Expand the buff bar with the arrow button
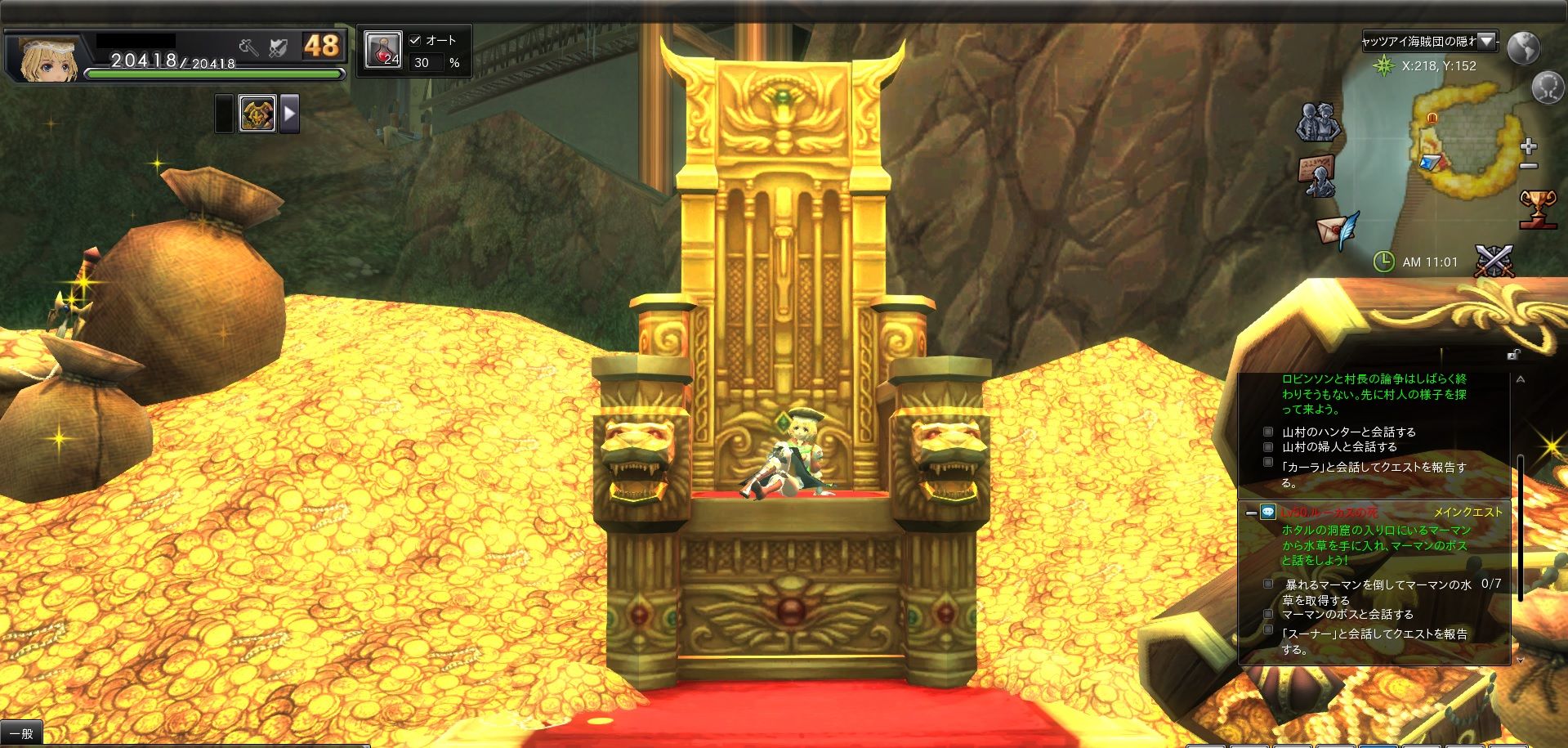The width and height of the screenshot is (1568, 748). click(289, 114)
